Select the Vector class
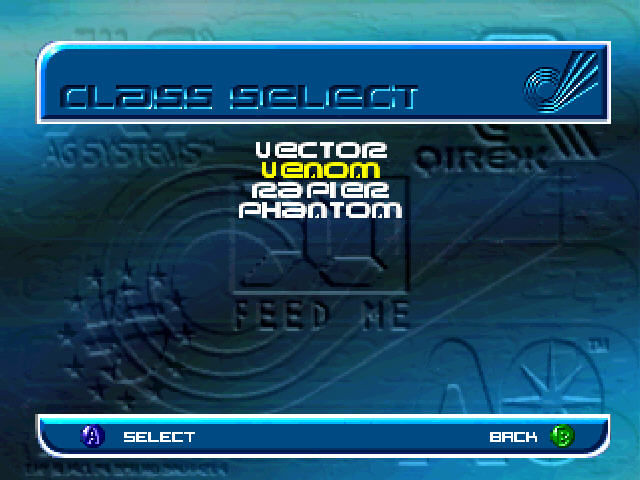 (320, 150)
